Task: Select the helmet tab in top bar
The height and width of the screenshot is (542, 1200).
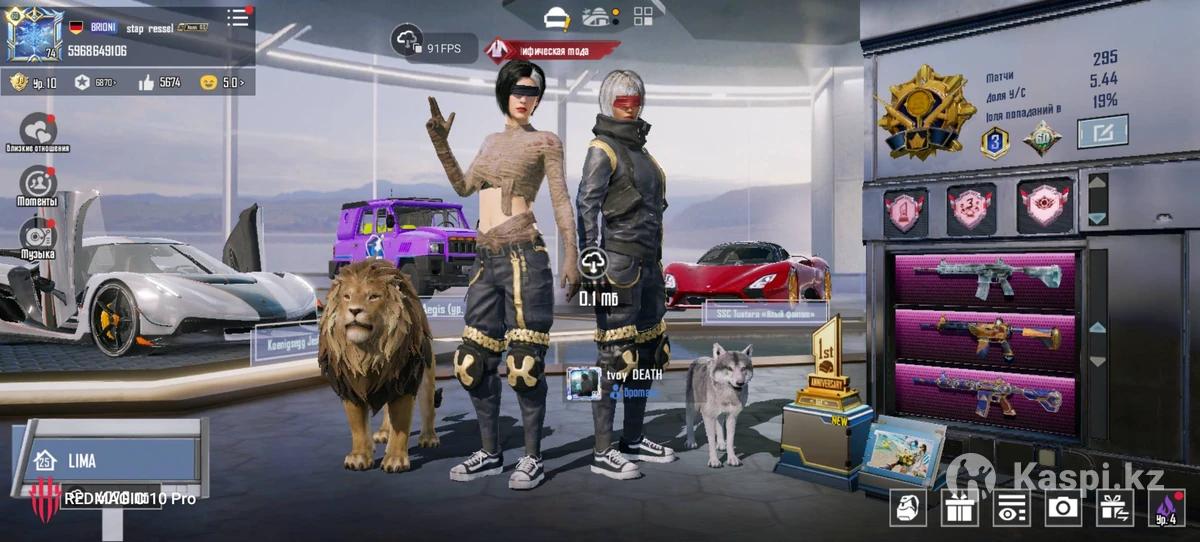Action: [x=557, y=17]
